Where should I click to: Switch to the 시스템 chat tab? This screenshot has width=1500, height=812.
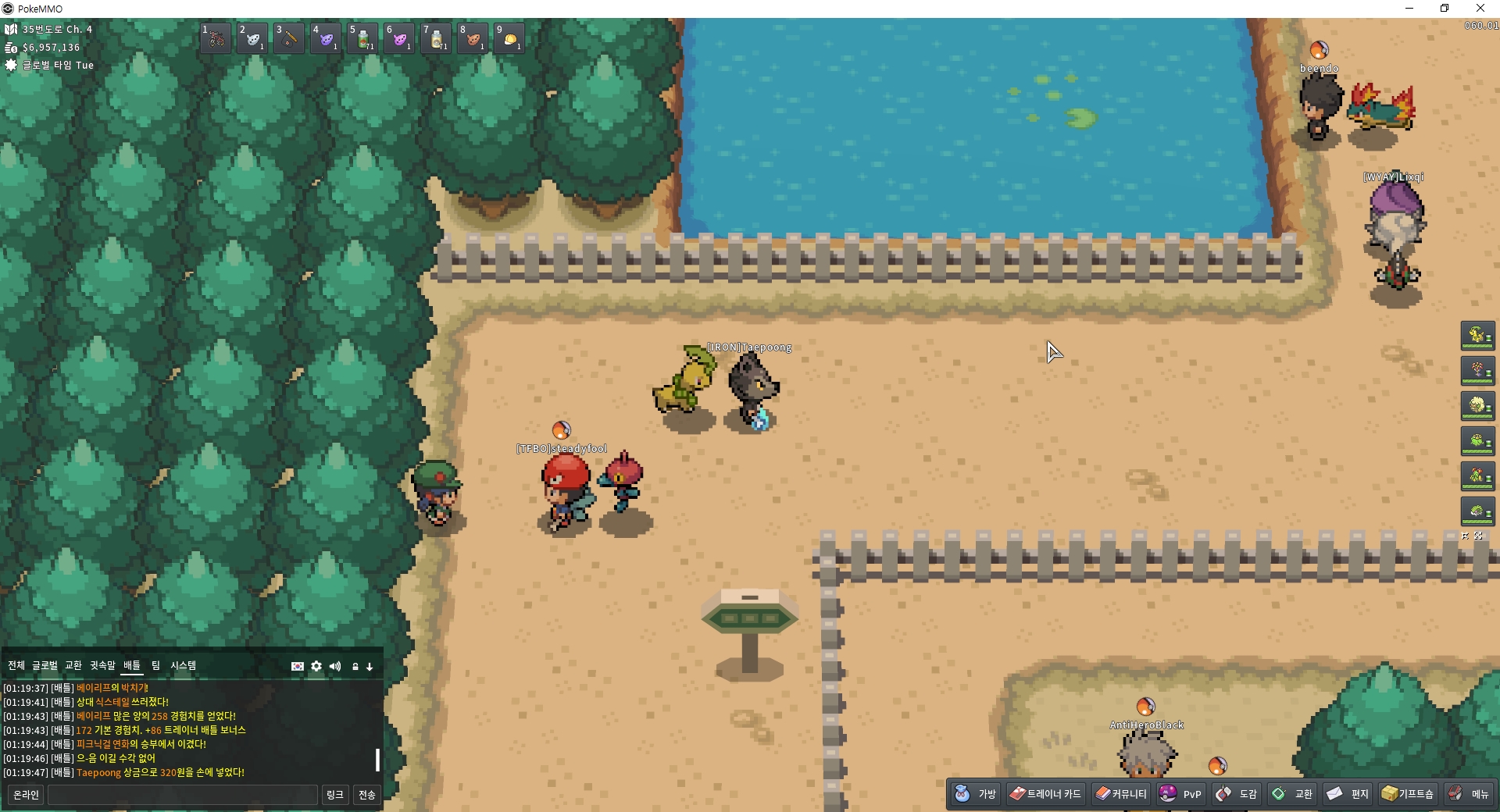tap(184, 665)
